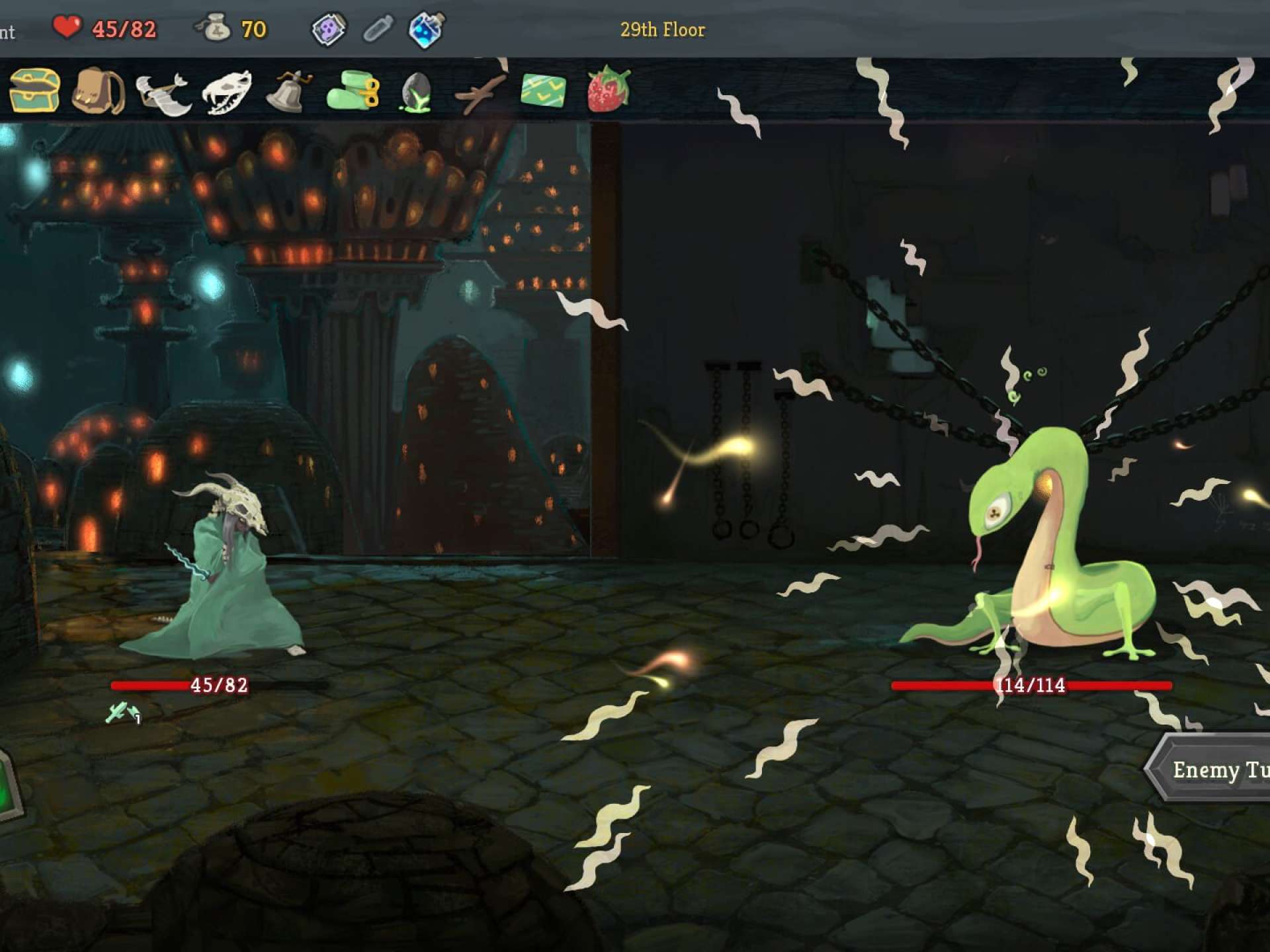
Task: Inspect the bell relic
Action: click(288, 91)
